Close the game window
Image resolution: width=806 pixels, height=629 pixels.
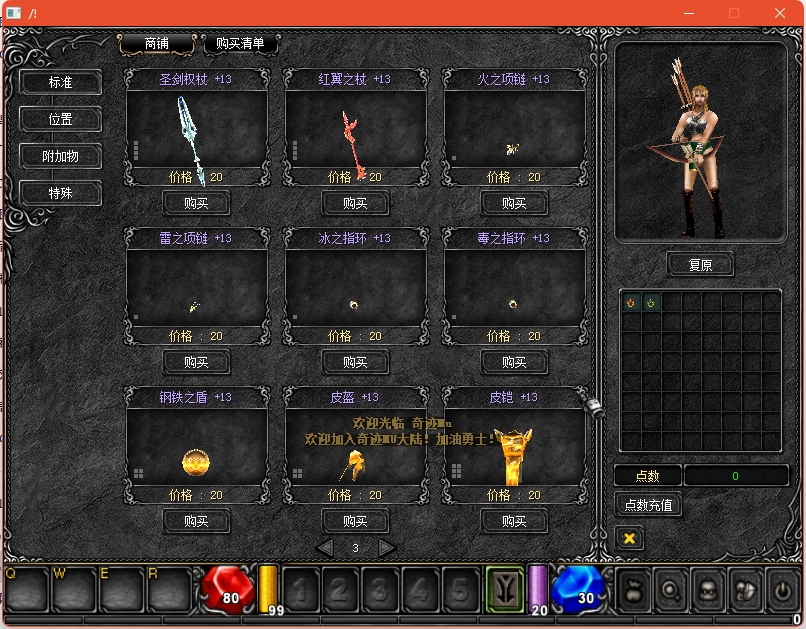780,13
